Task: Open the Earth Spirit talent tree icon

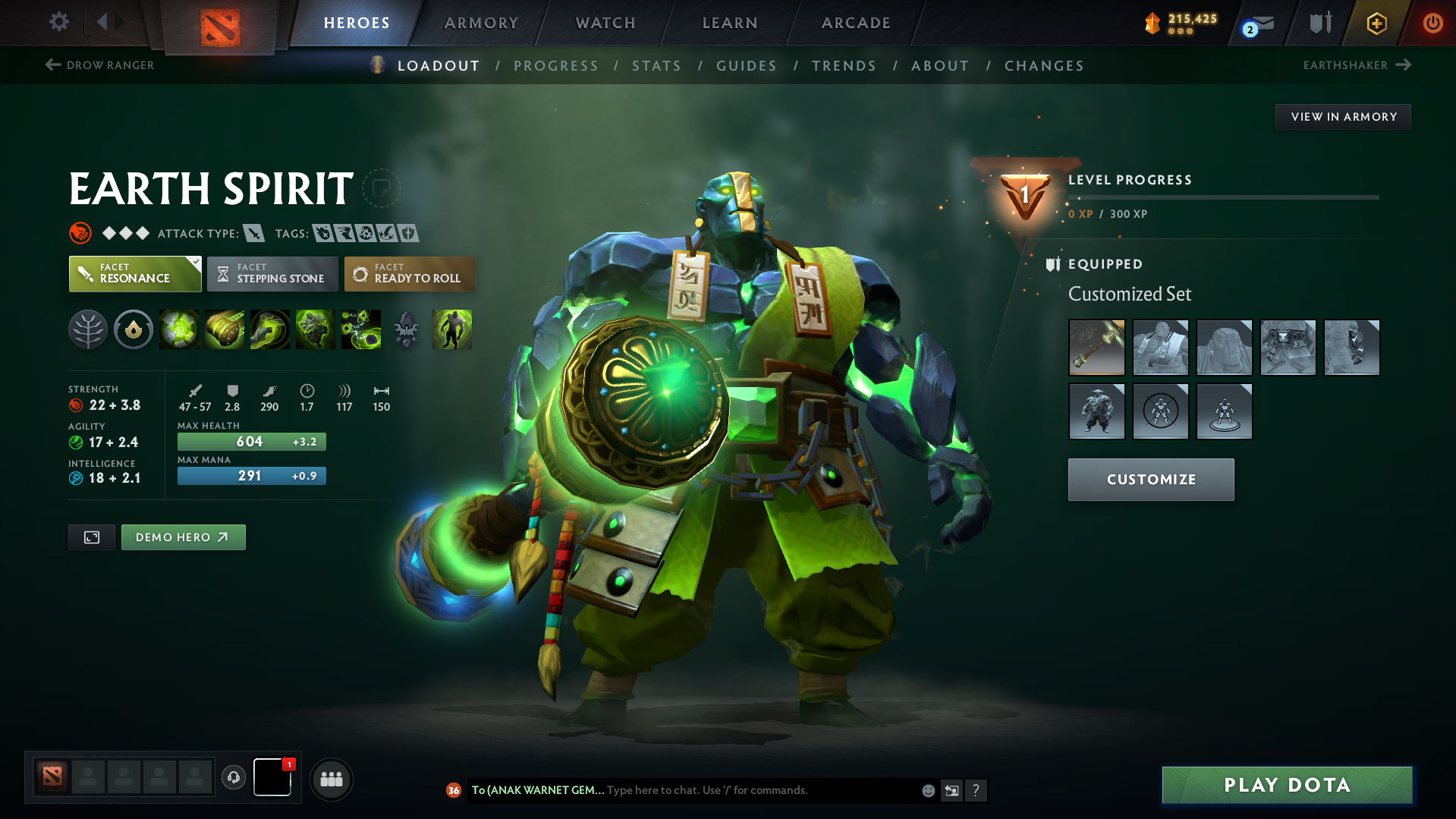Action: point(88,329)
